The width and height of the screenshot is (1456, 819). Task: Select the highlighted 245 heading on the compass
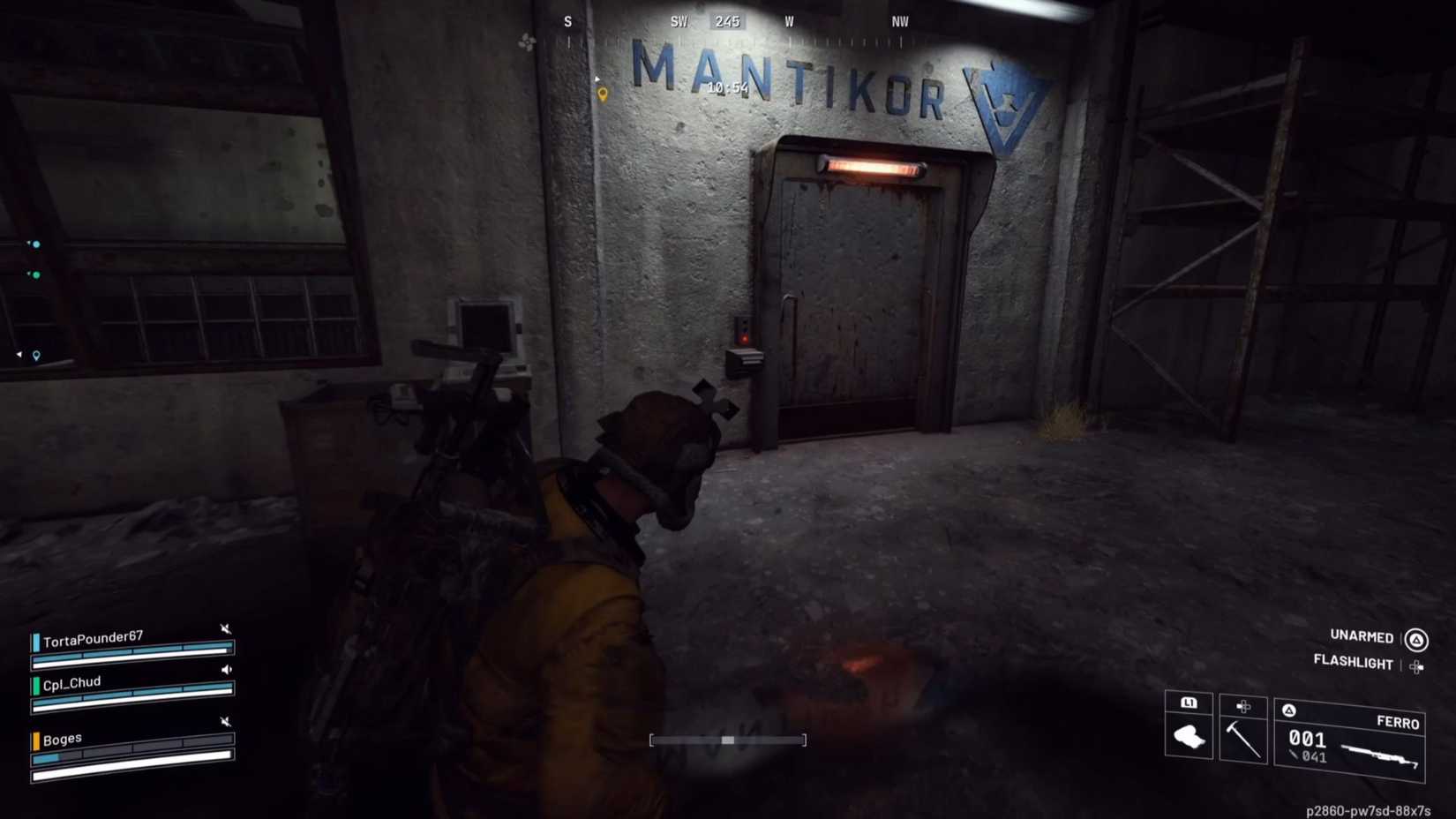727,21
